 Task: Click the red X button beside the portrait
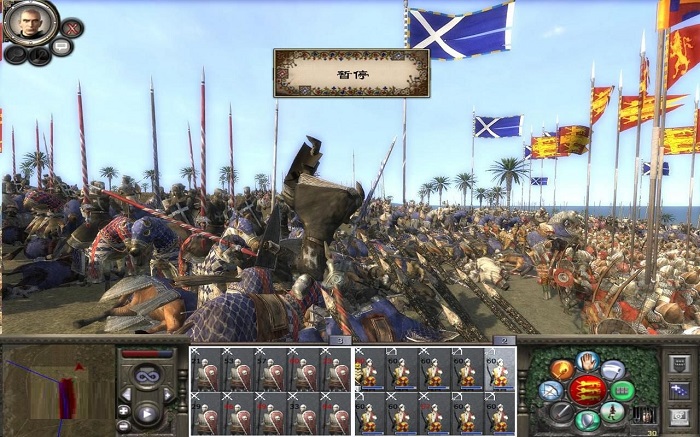point(72,28)
